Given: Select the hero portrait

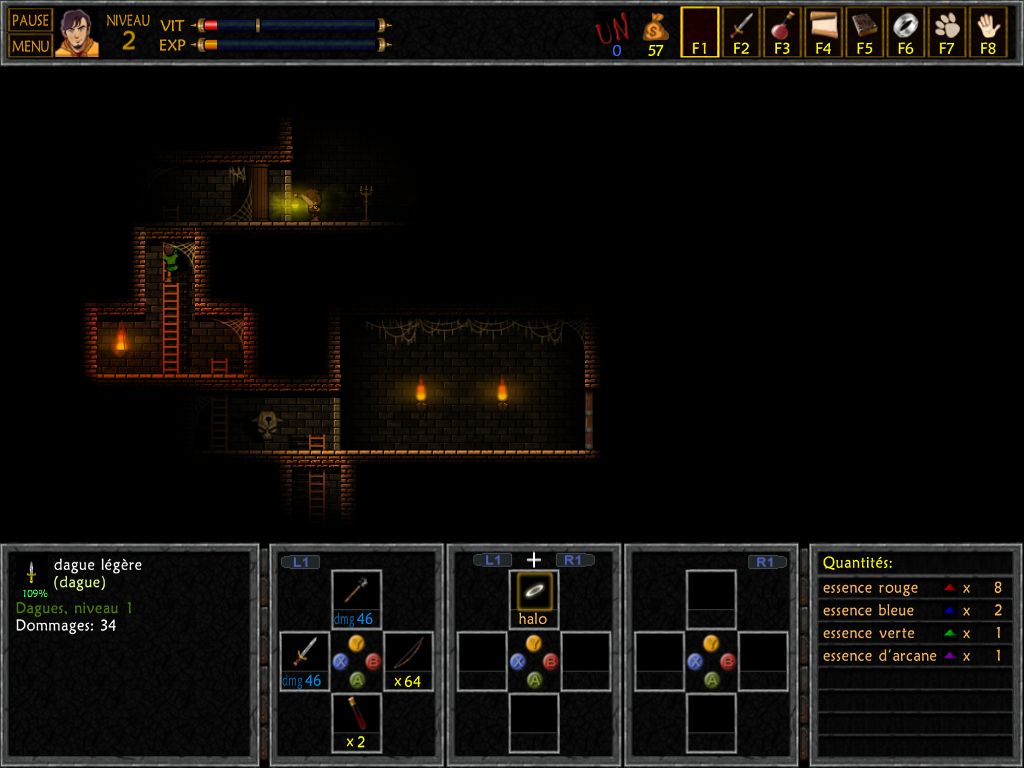Looking at the screenshot, I should 77,33.
